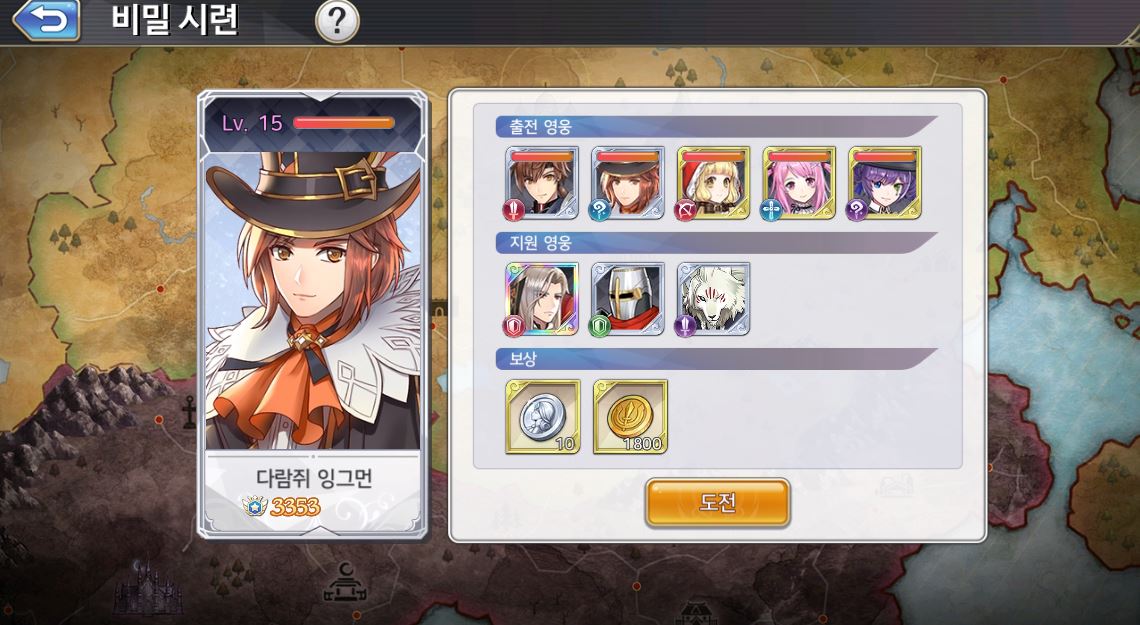The image size is (1140, 625).
Task: Go back with the blue arrow button
Action: 45,20
